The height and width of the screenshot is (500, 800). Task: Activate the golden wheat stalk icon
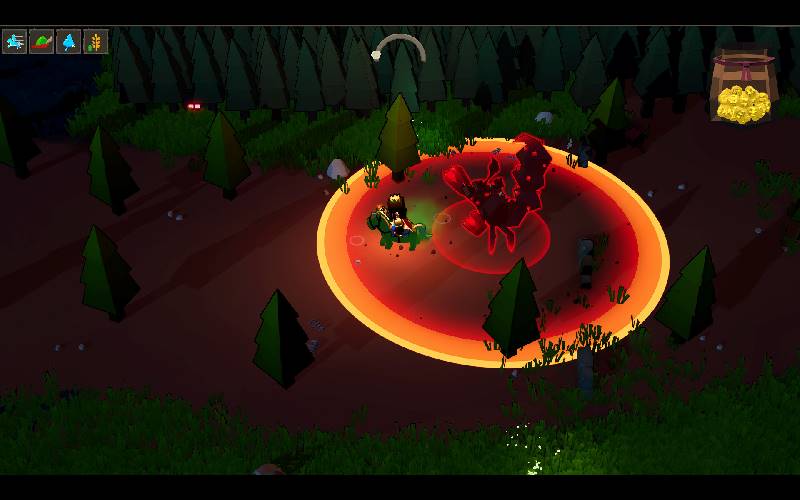pyautogui.click(x=96, y=41)
